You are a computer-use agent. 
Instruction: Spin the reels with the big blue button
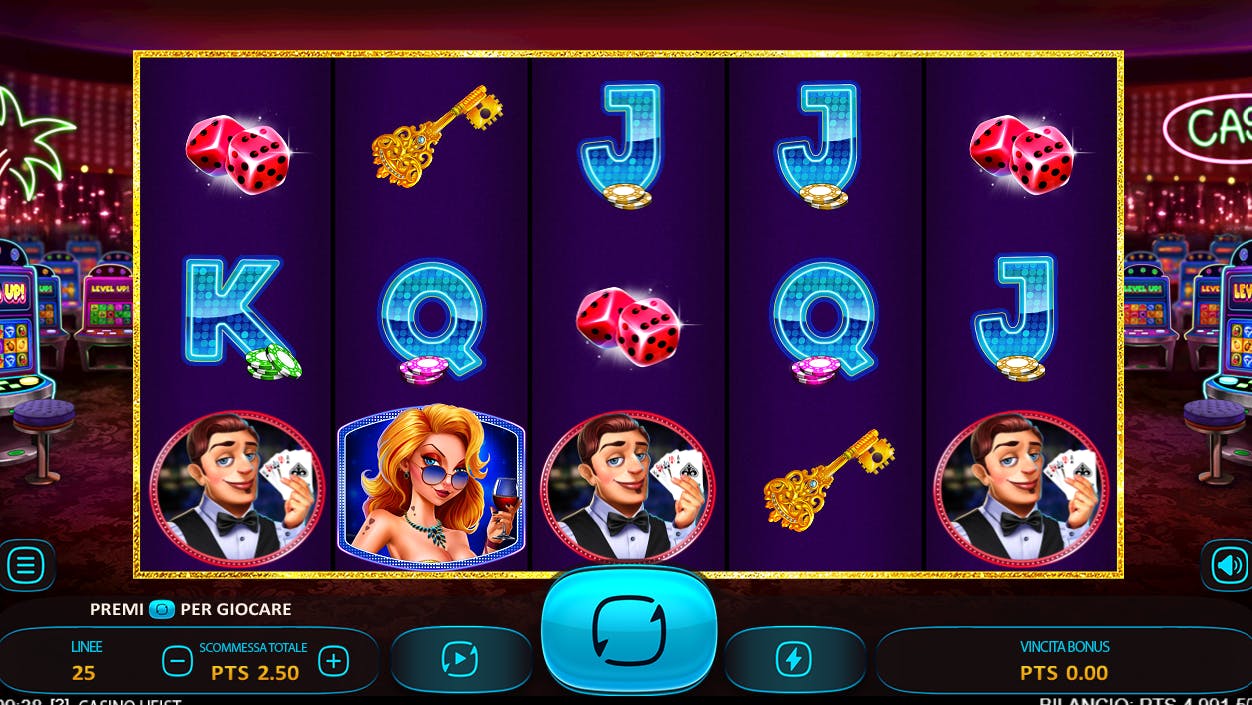pyautogui.click(x=628, y=630)
